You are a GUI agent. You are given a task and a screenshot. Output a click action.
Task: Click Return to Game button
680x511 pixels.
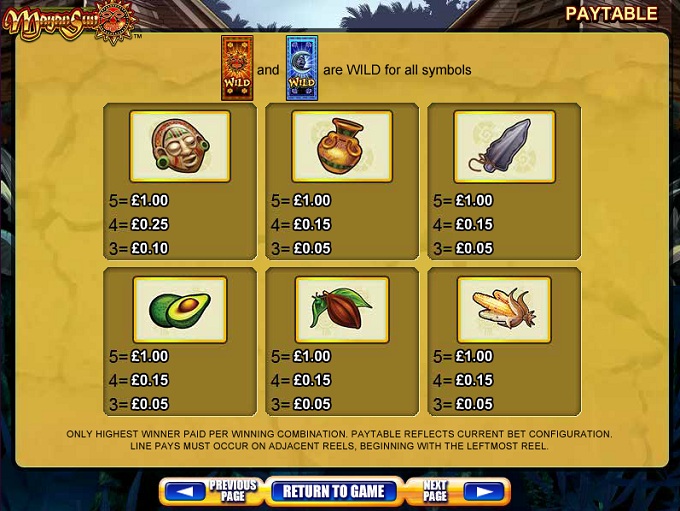coord(333,491)
